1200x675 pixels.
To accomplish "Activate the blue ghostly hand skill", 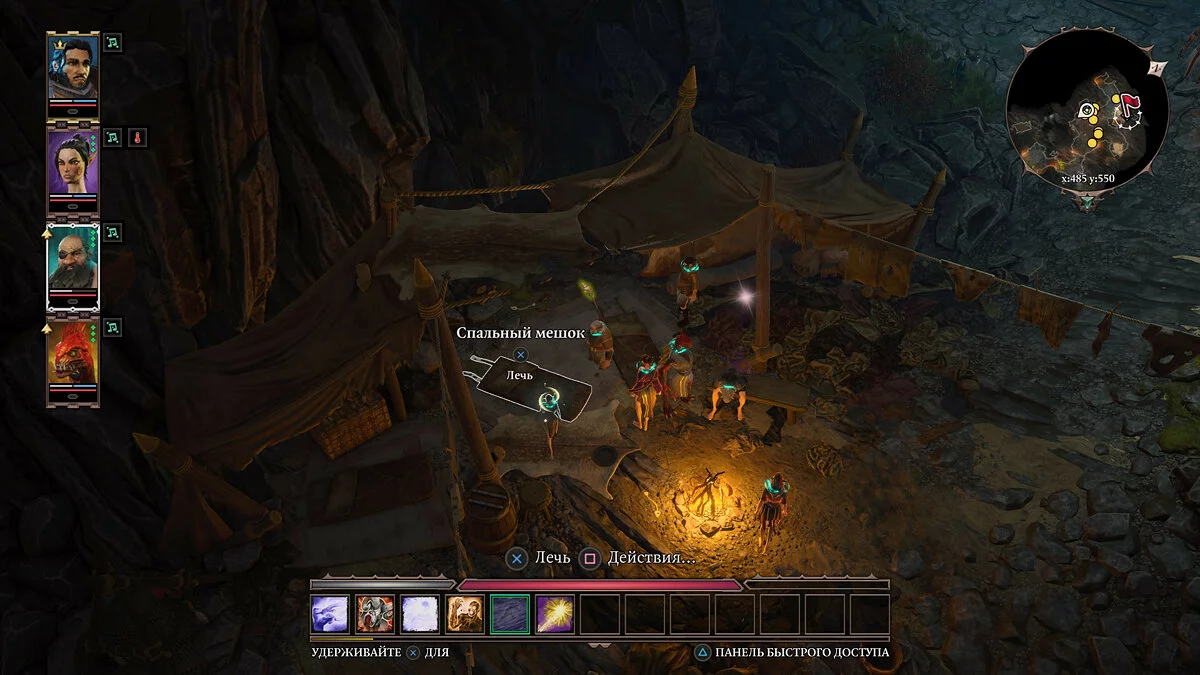I will 330,614.
